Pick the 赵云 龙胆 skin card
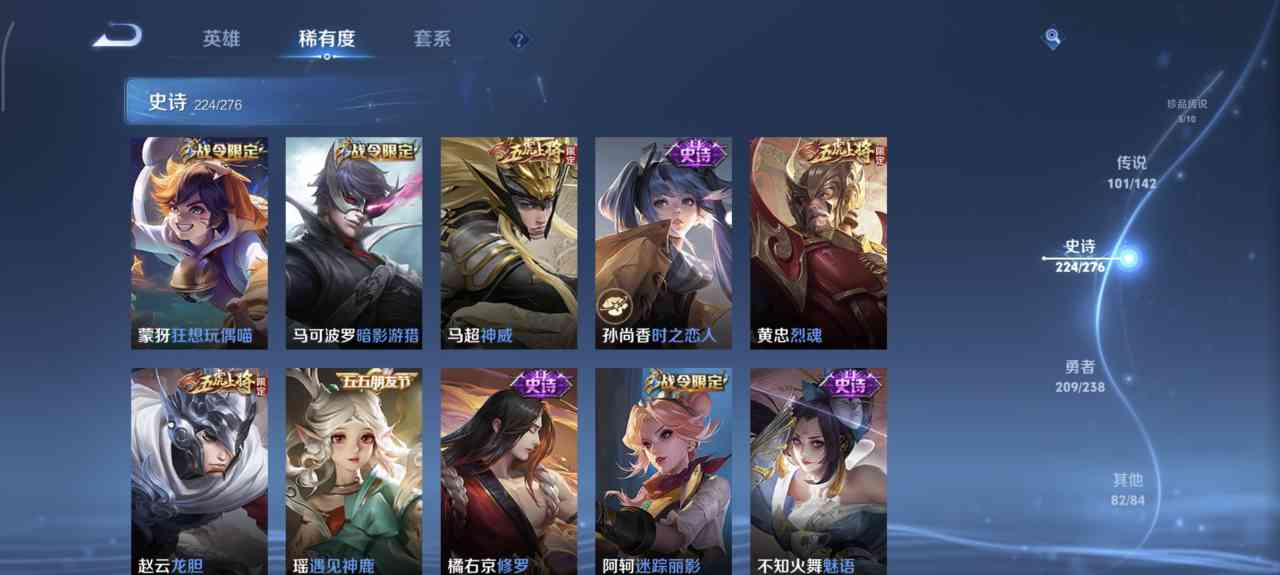Image resolution: width=1280 pixels, height=575 pixels. [x=199, y=471]
